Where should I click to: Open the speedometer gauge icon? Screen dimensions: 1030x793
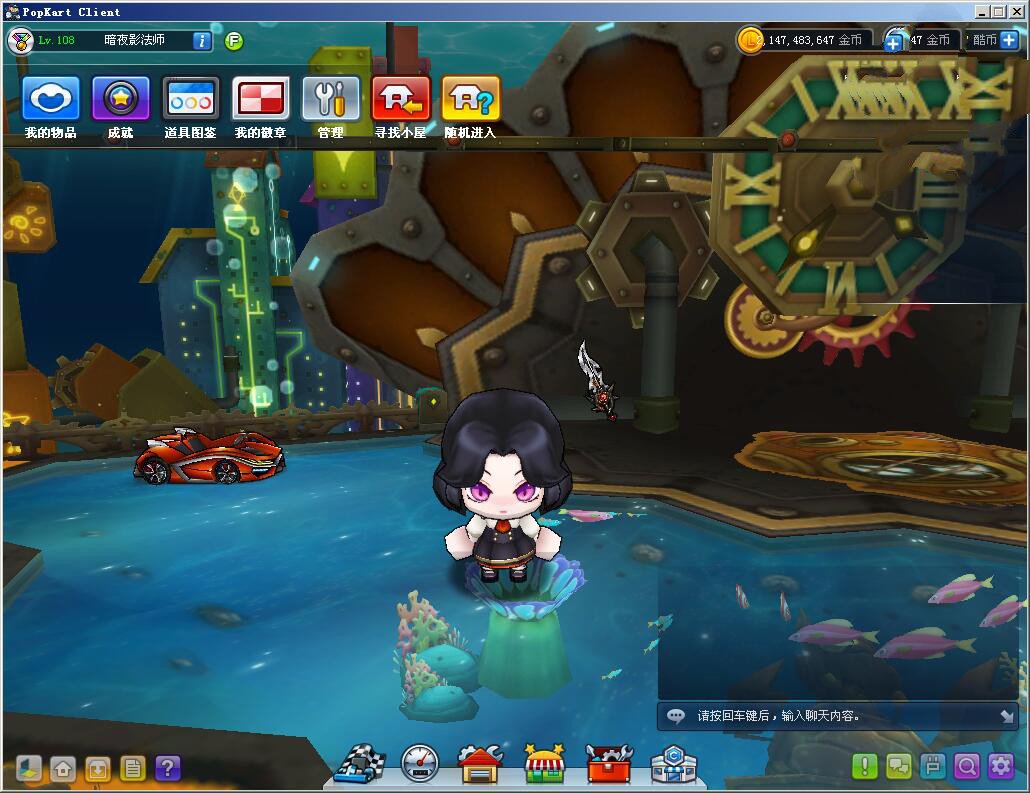(x=419, y=764)
